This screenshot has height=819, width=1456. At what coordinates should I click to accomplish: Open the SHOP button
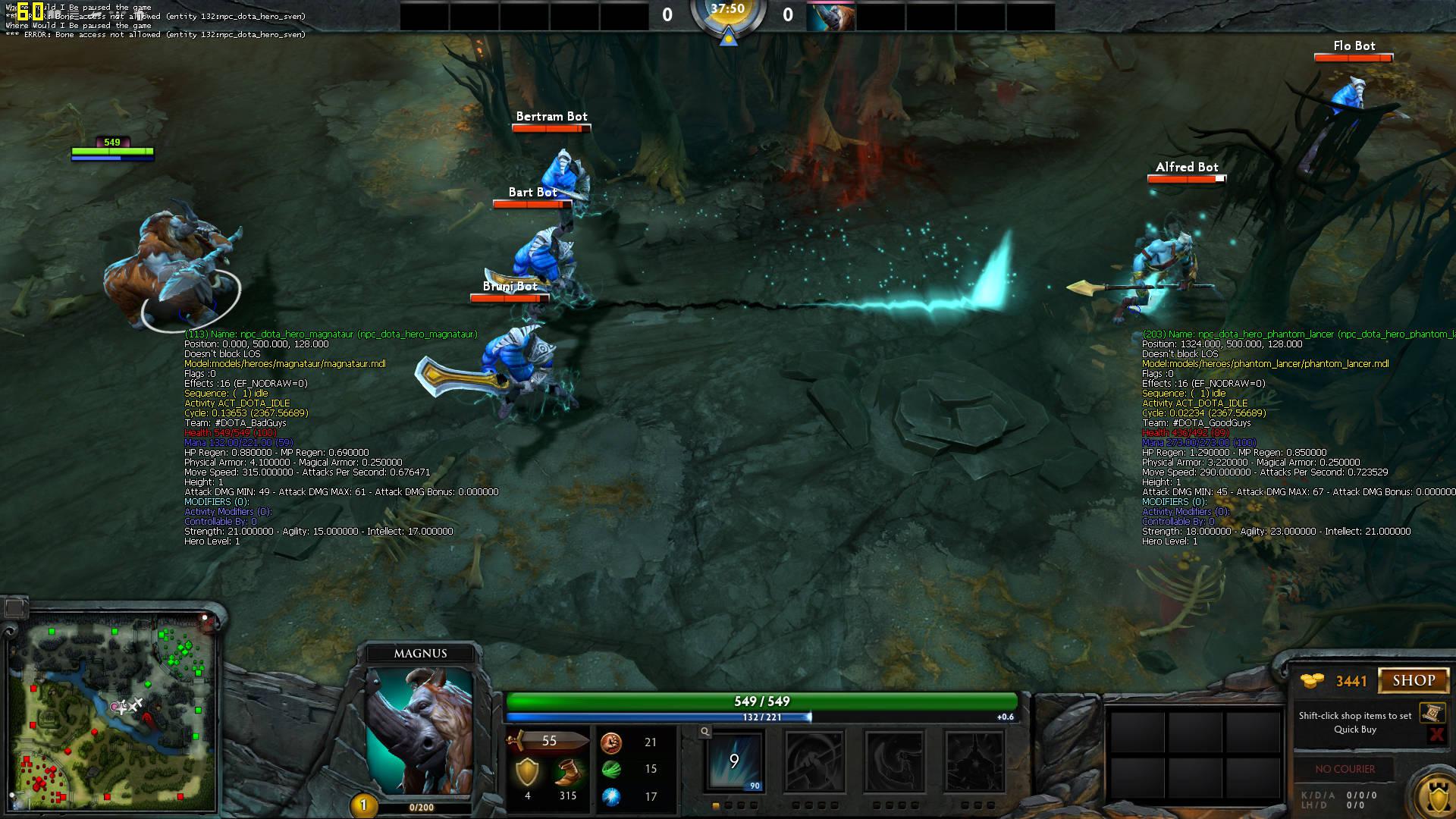click(1414, 679)
